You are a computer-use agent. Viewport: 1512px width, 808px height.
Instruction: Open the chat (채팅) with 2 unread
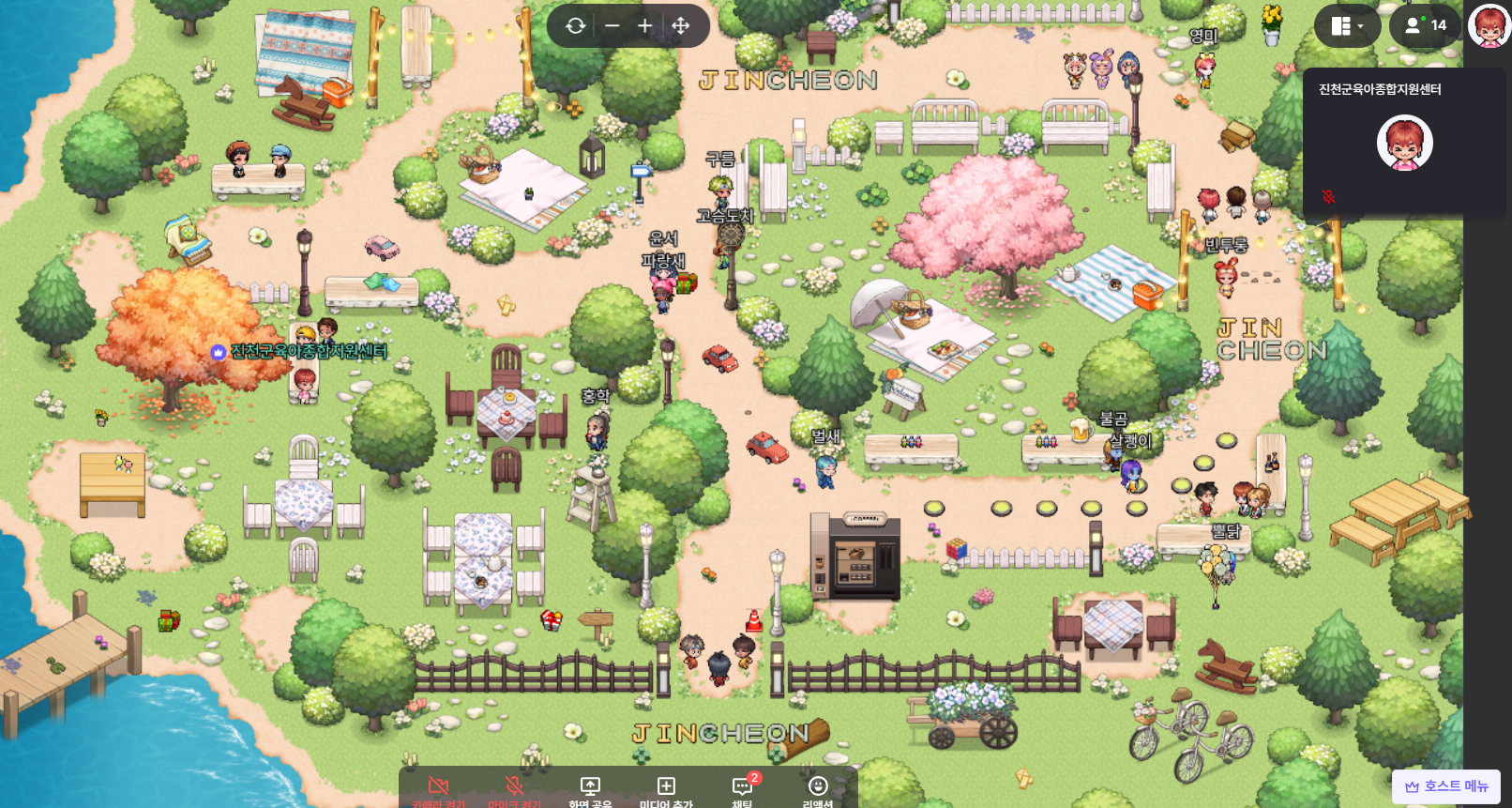click(742, 789)
